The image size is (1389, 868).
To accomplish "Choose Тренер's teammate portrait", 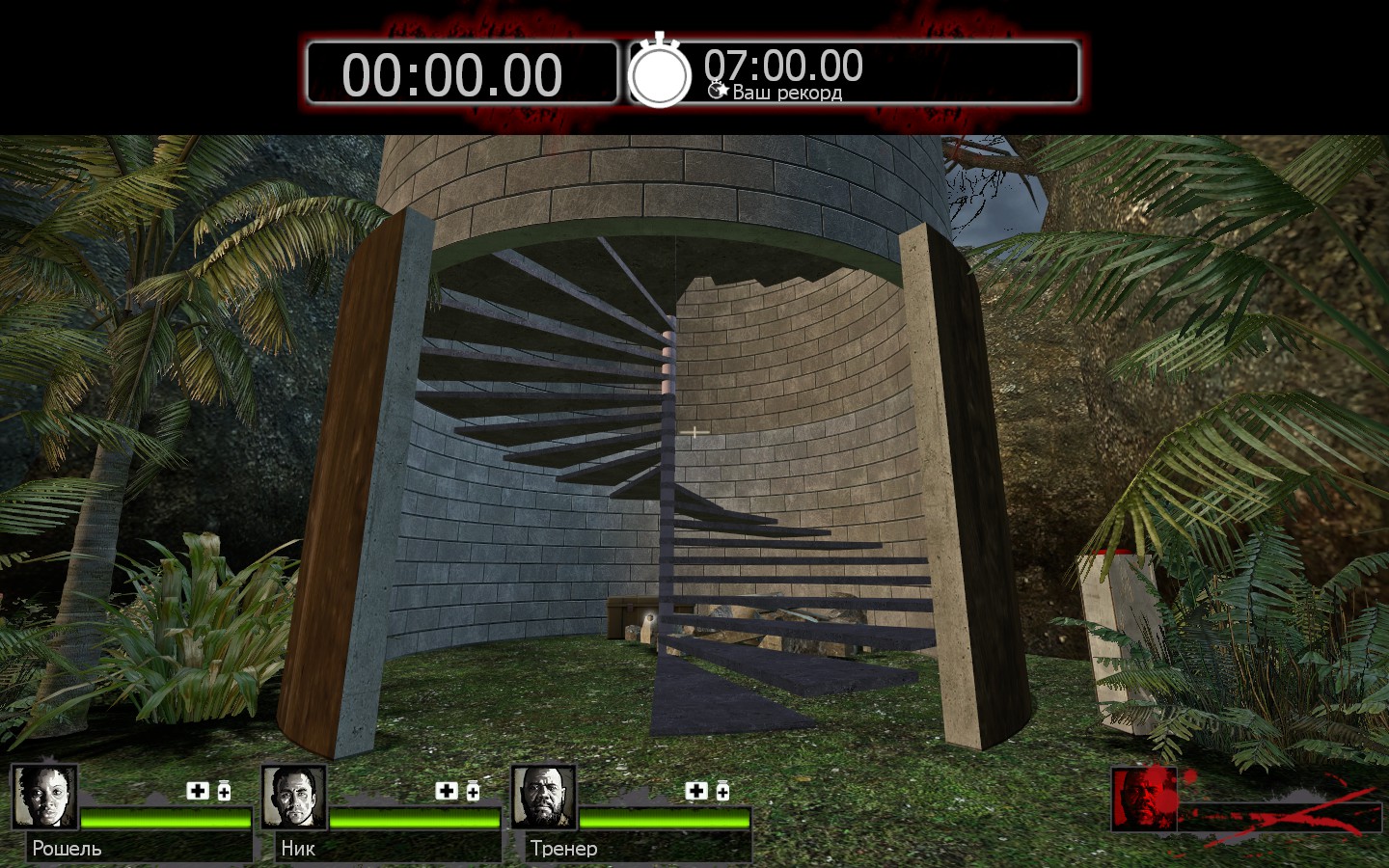I will (x=544, y=797).
